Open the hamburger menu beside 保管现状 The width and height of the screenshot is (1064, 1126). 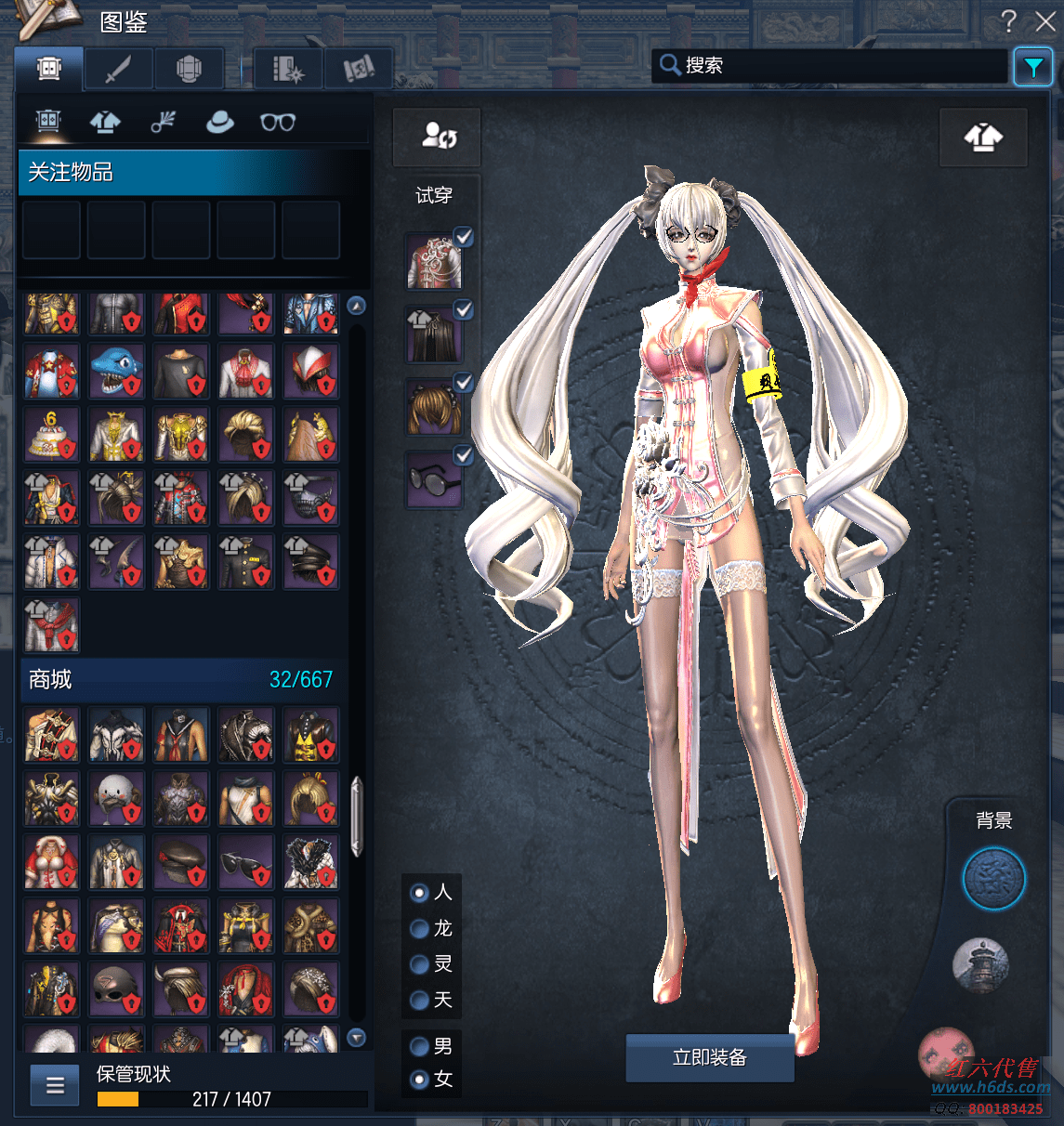[55, 1084]
